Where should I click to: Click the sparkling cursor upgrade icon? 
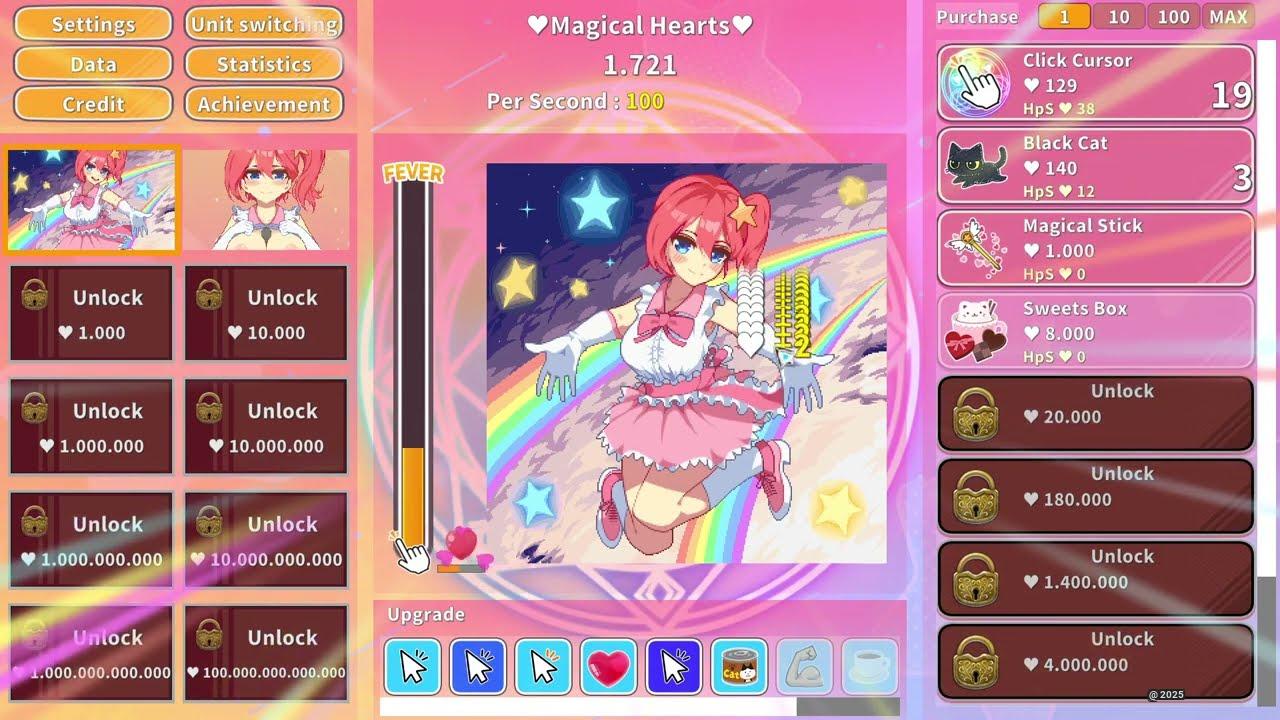point(544,666)
